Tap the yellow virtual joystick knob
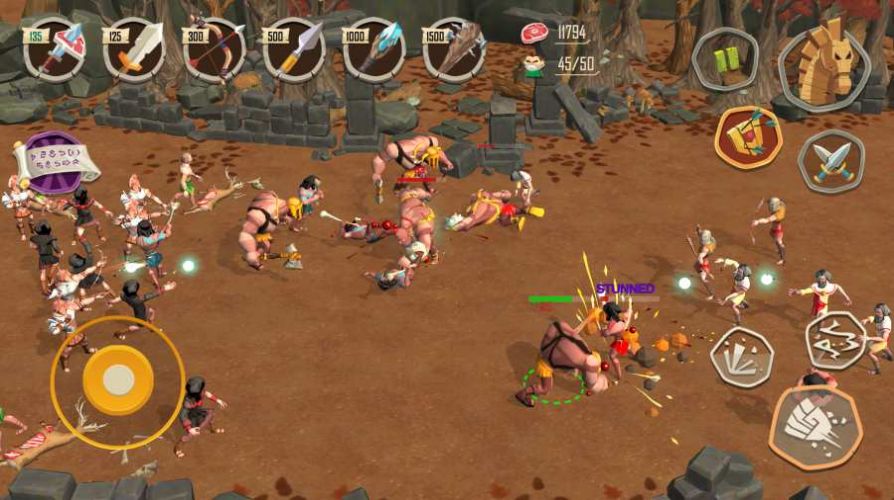The width and height of the screenshot is (894, 500). (x=118, y=379)
